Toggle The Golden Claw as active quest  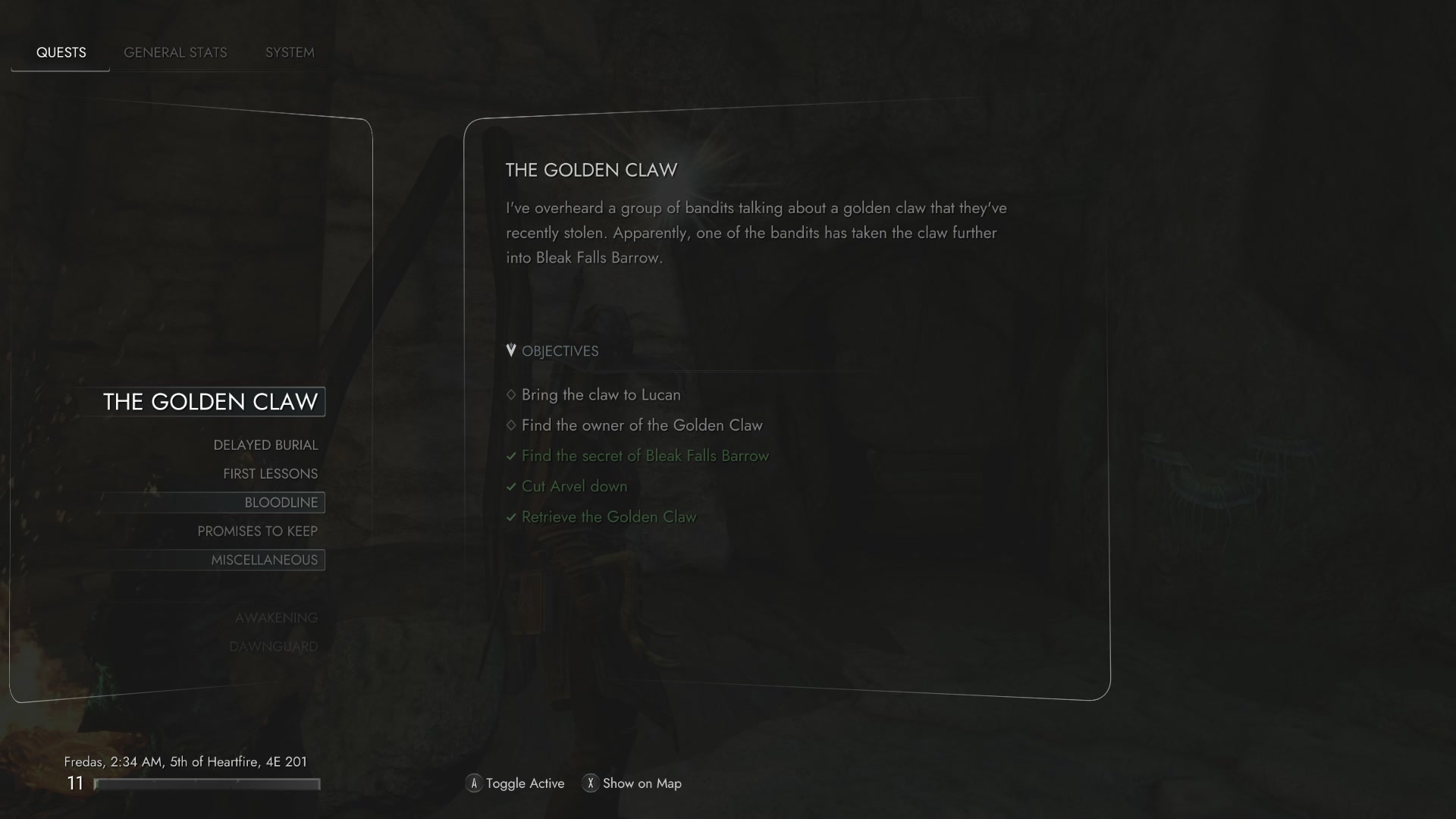212,402
